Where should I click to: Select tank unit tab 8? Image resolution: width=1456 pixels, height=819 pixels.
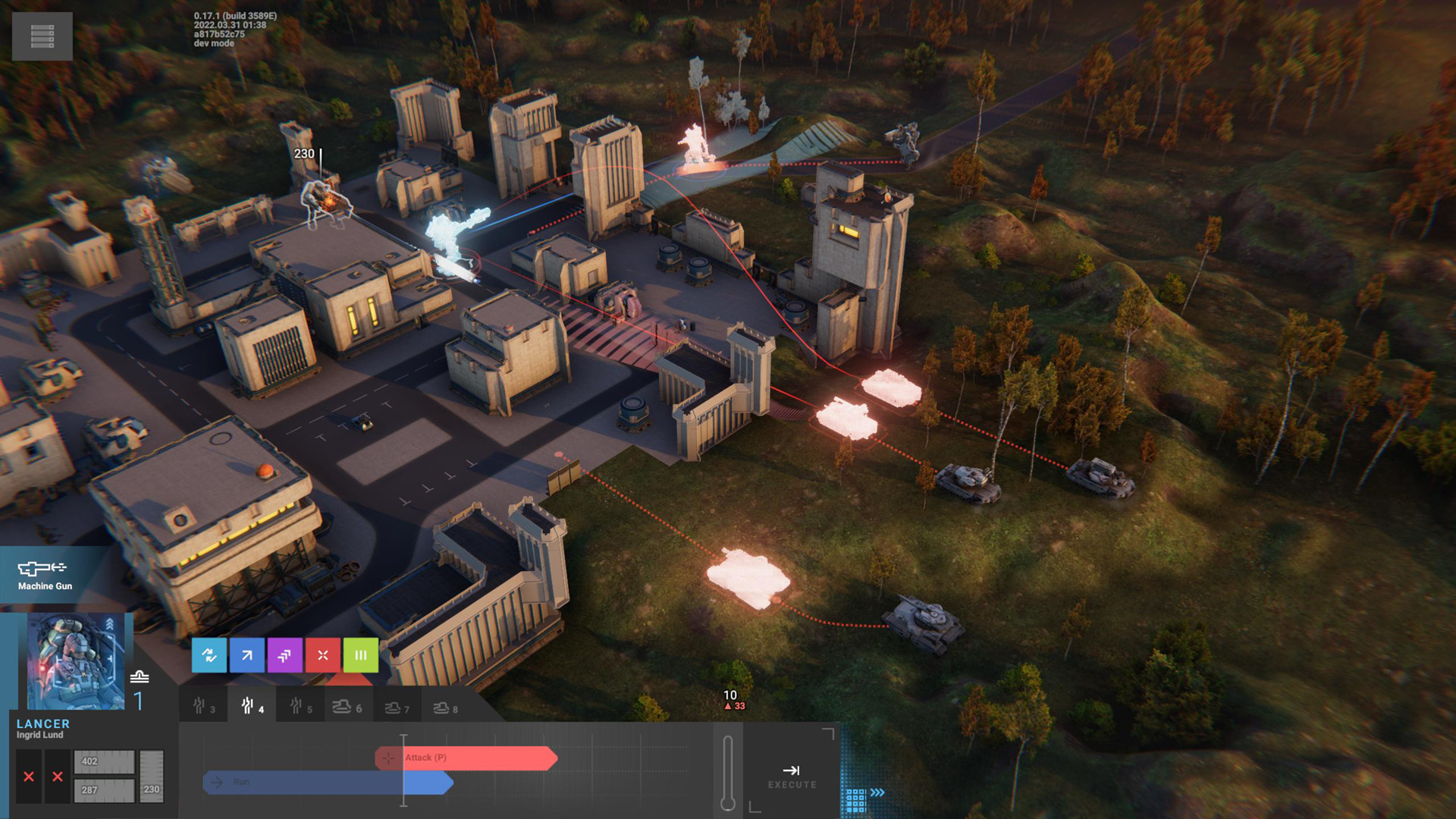445,708
